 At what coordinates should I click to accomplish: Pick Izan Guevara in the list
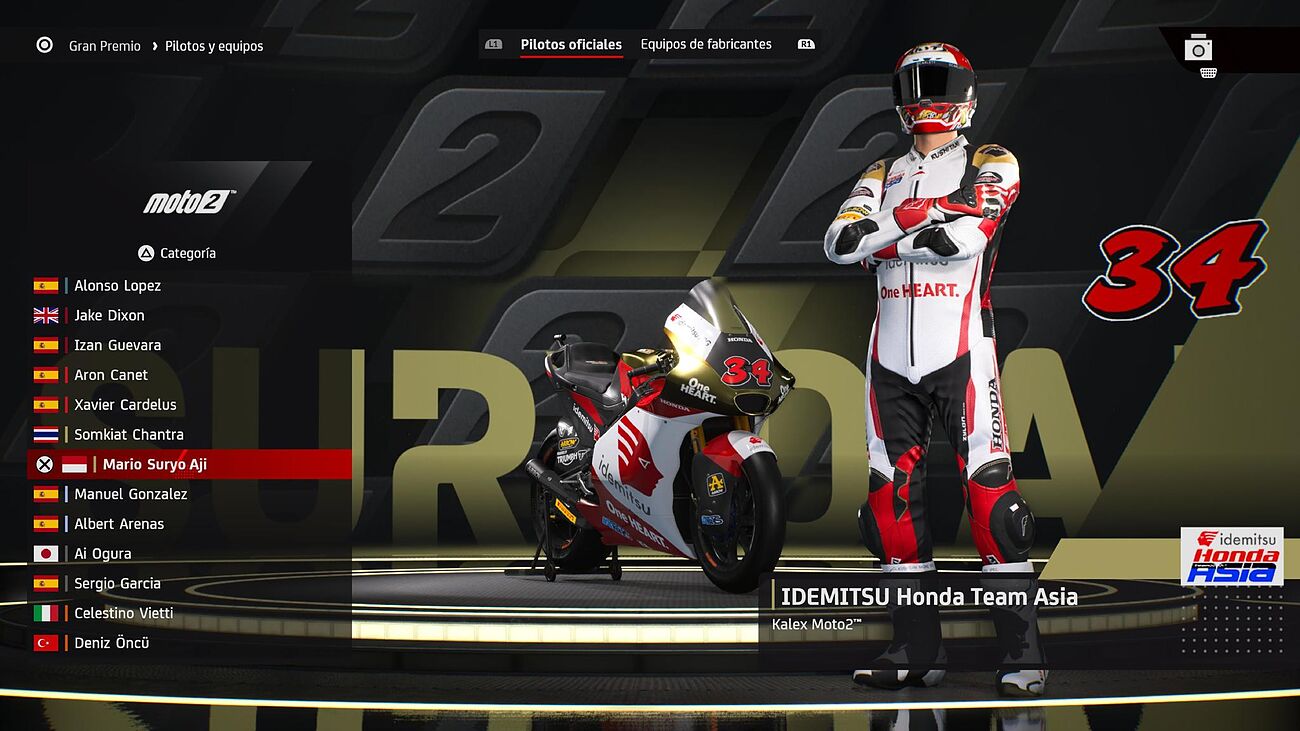(117, 346)
